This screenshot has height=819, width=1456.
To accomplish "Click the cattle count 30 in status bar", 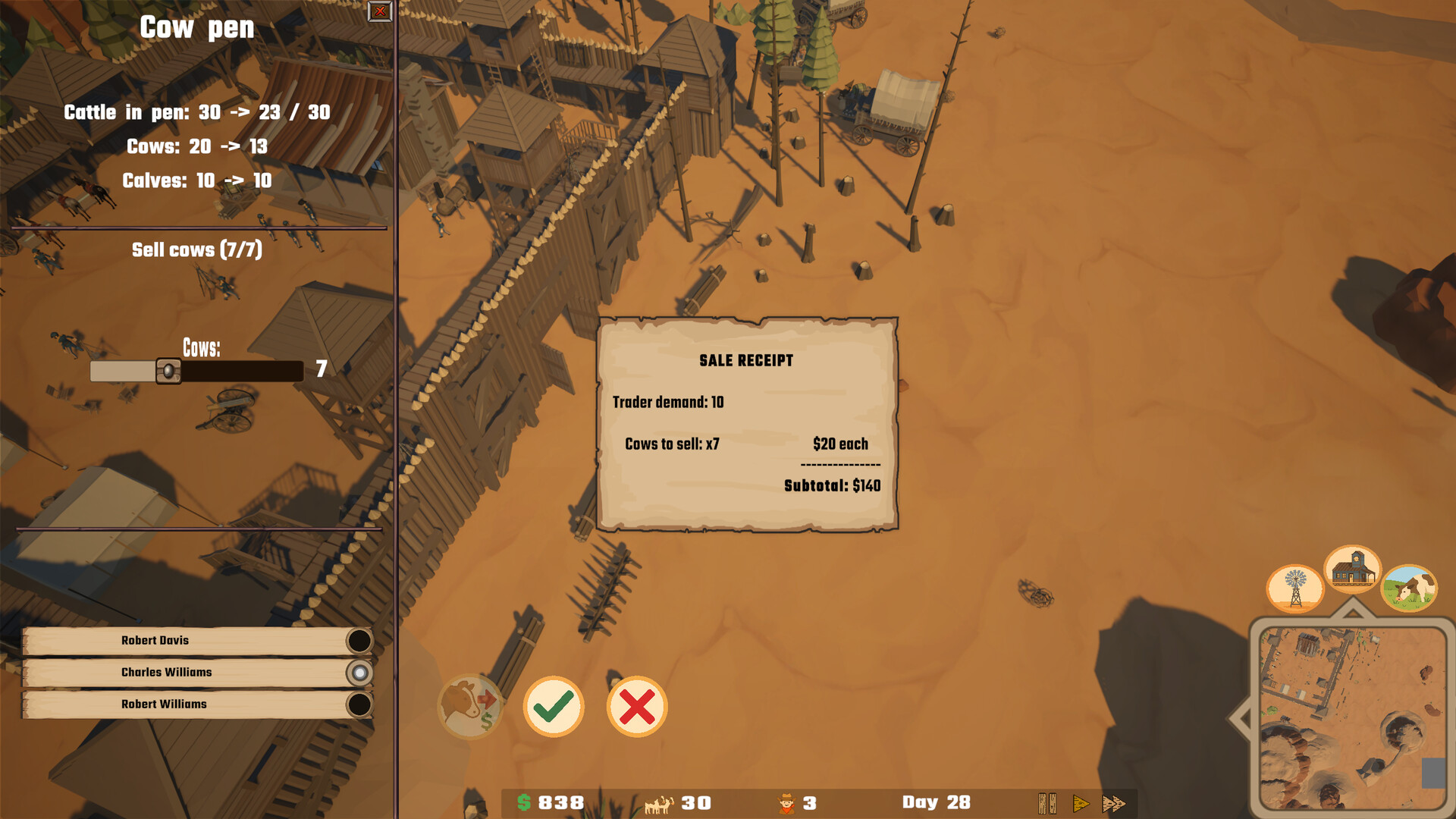I will click(695, 802).
